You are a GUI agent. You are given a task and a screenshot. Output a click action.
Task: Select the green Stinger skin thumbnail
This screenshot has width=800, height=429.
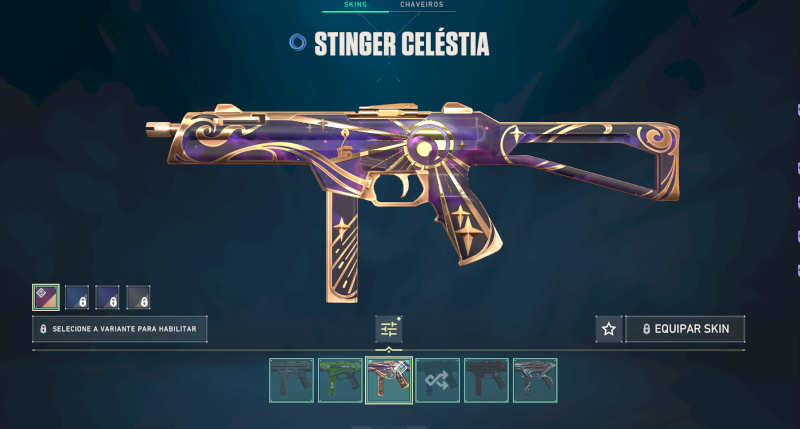(x=340, y=380)
